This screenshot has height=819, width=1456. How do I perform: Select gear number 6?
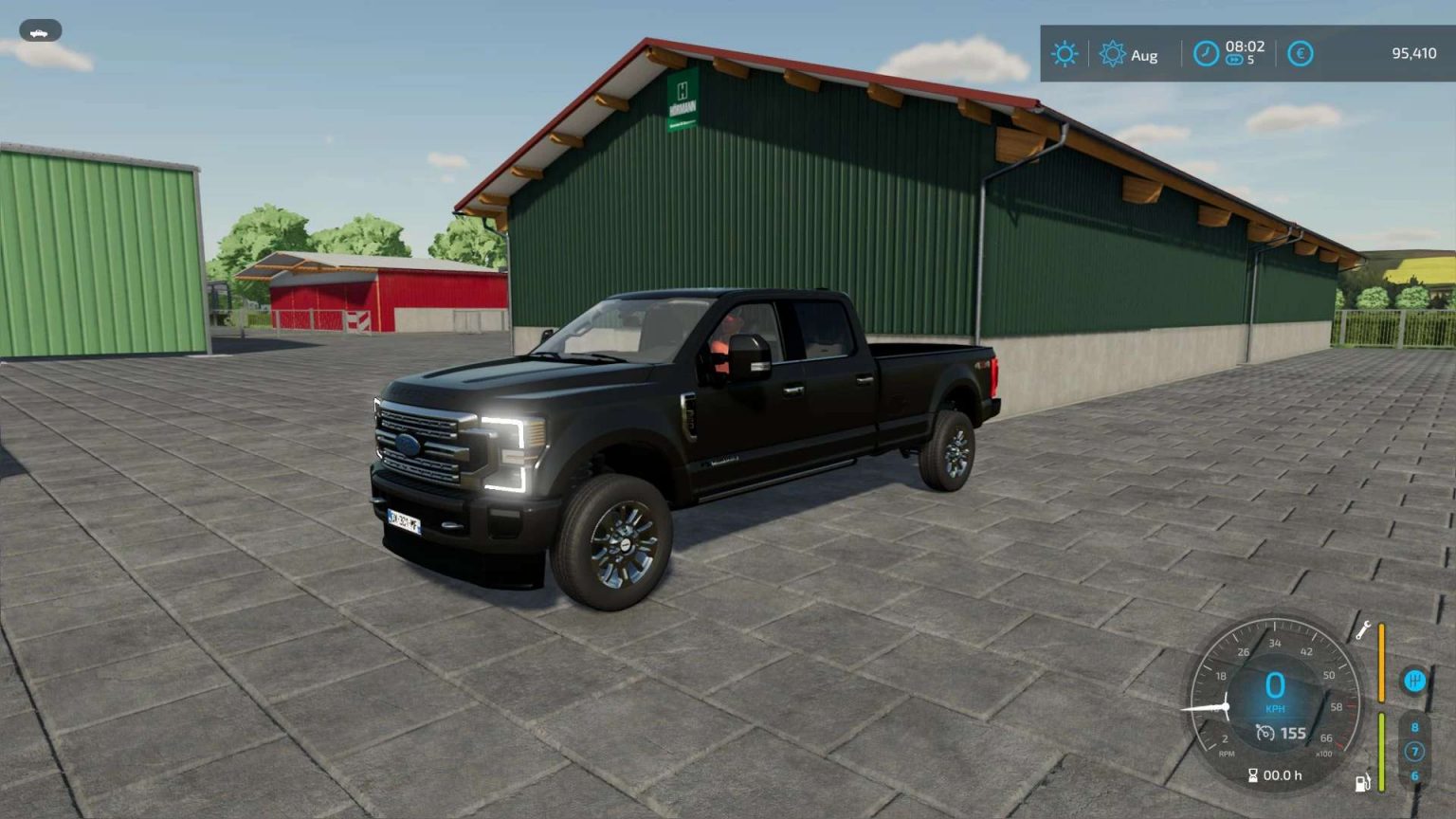[1415, 775]
